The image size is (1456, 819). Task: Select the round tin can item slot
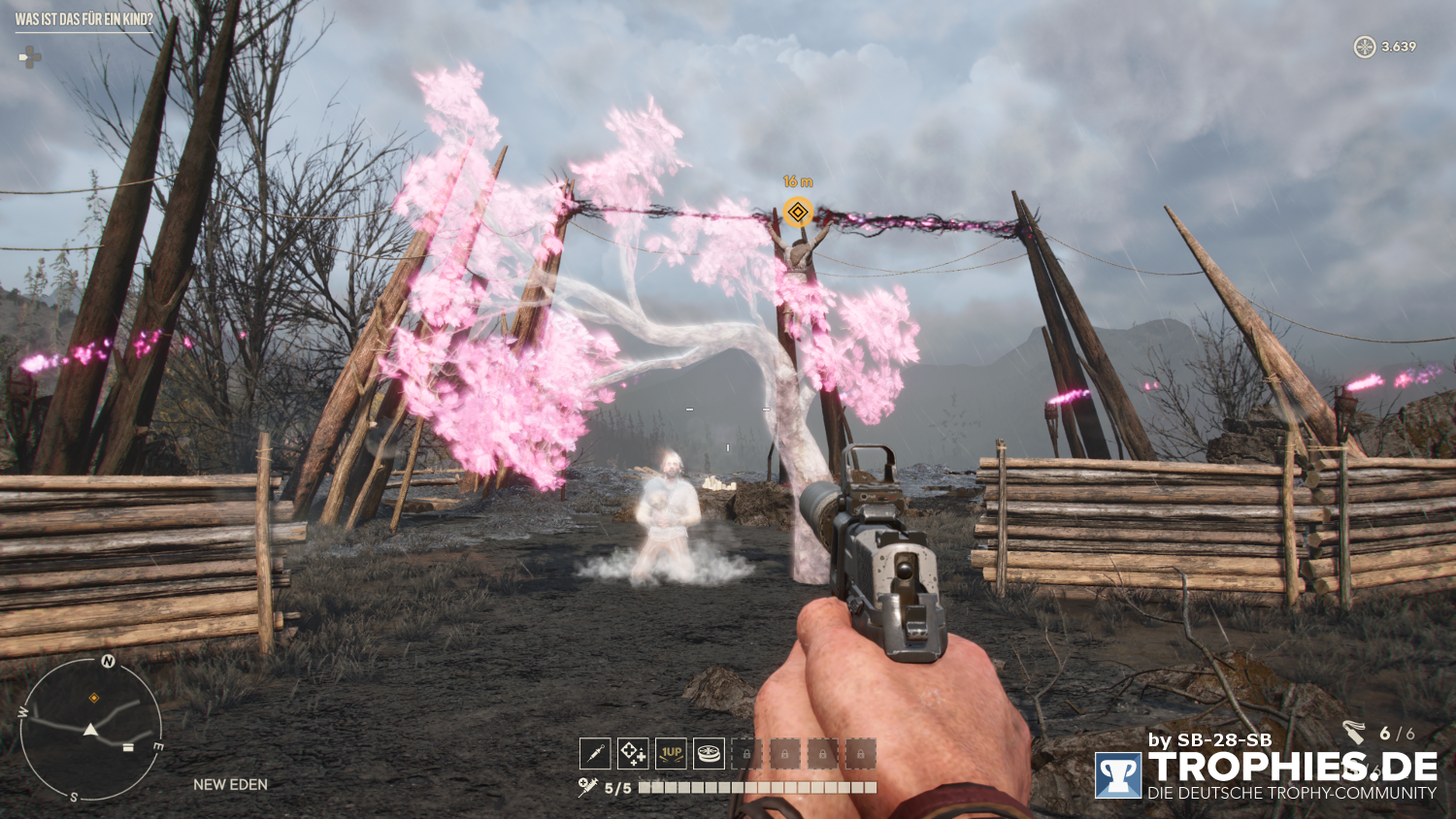(x=710, y=753)
